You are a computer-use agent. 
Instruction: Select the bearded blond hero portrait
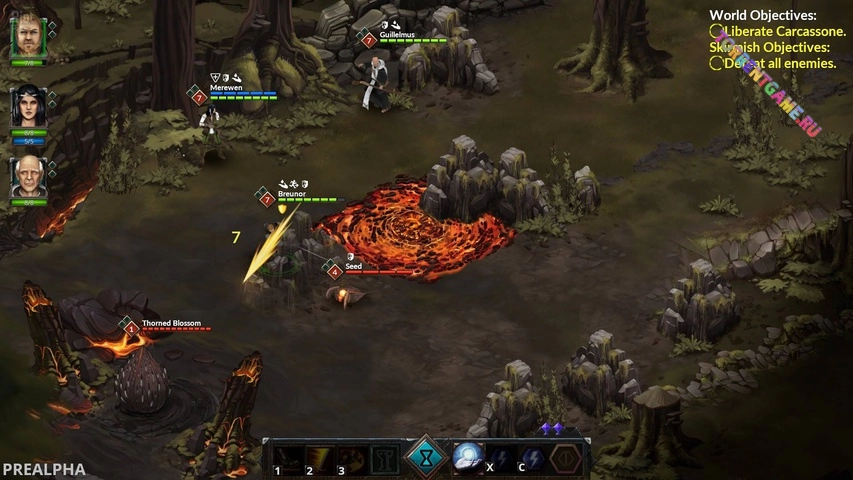point(29,37)
